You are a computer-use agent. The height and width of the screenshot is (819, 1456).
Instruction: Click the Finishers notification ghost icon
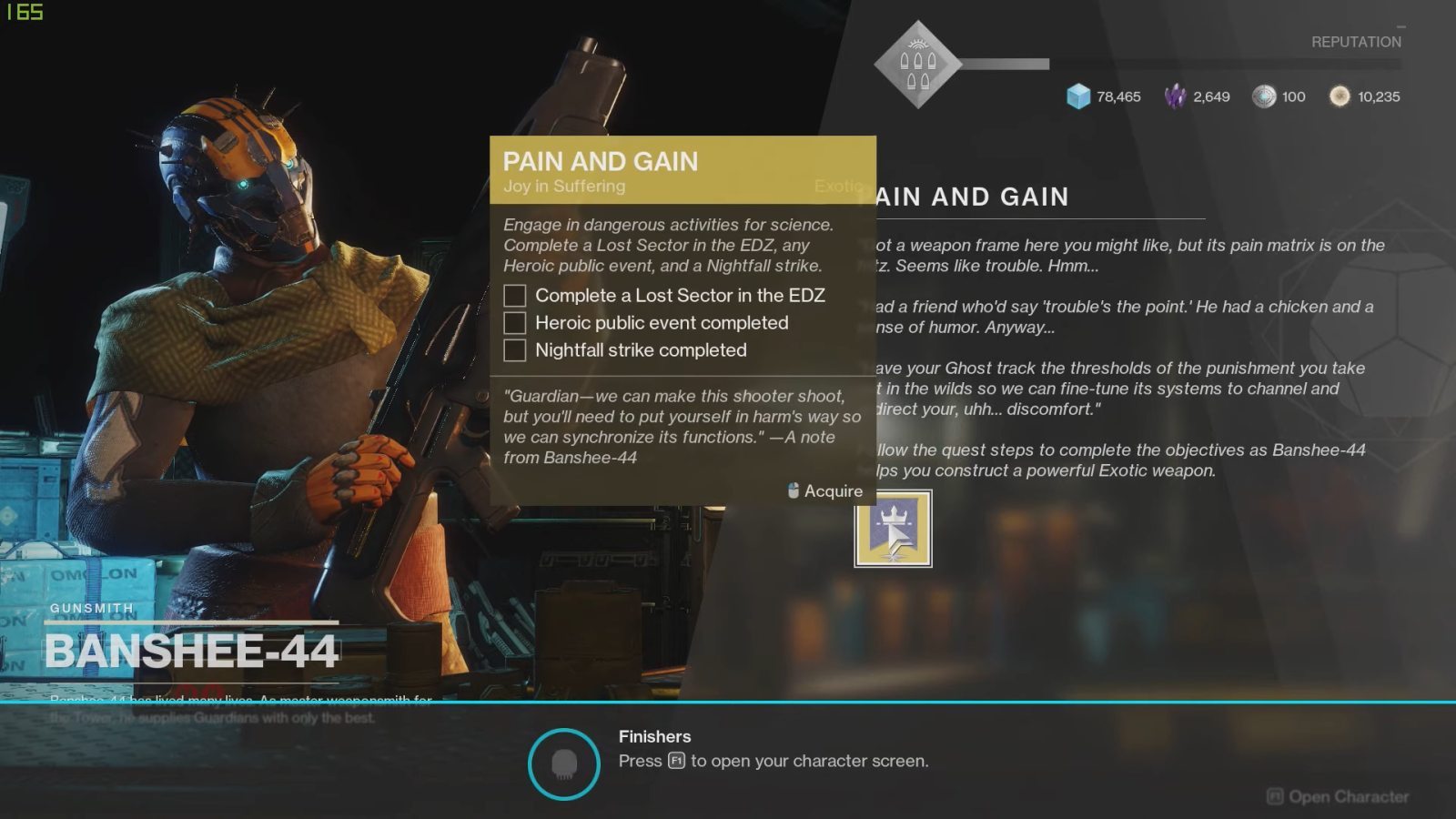coord(564,763)
